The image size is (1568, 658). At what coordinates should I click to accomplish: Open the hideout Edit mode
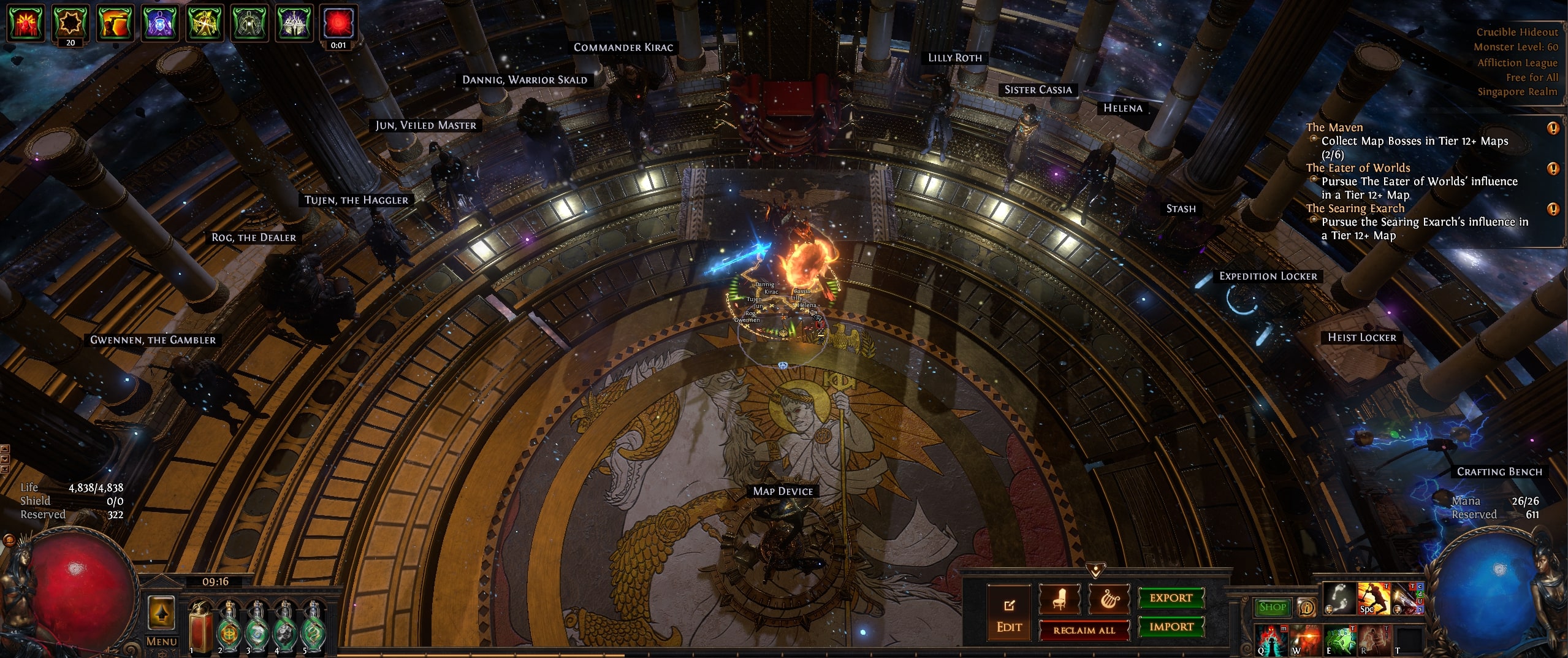pos(1009,613)
